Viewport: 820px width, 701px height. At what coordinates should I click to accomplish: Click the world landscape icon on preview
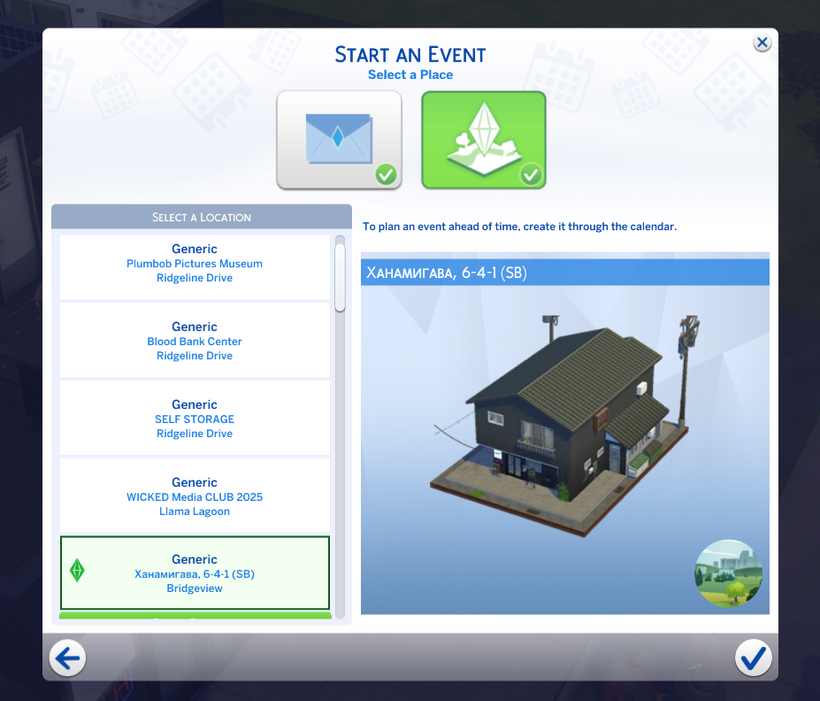(728, 573)
